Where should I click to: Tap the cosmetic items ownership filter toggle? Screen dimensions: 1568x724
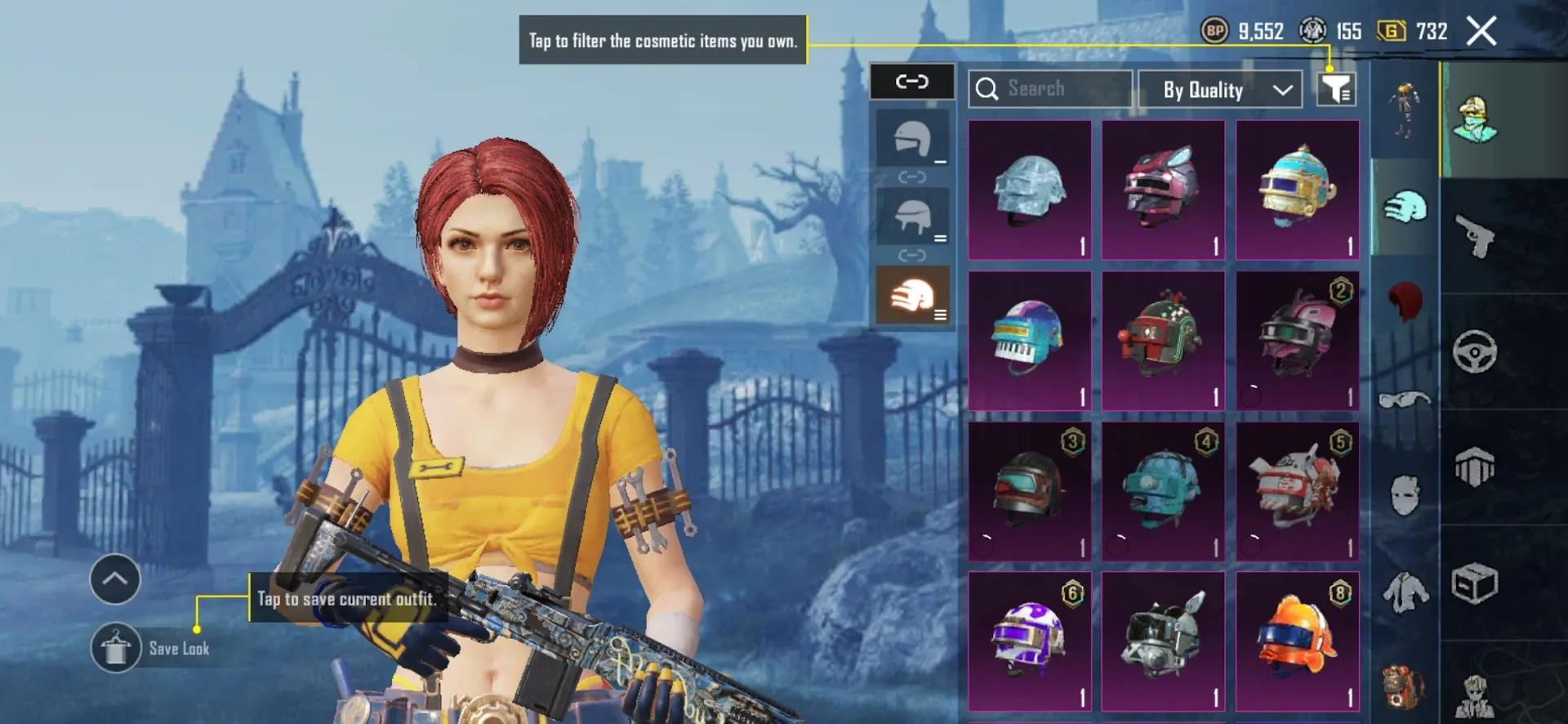[x=1336, y=88]
